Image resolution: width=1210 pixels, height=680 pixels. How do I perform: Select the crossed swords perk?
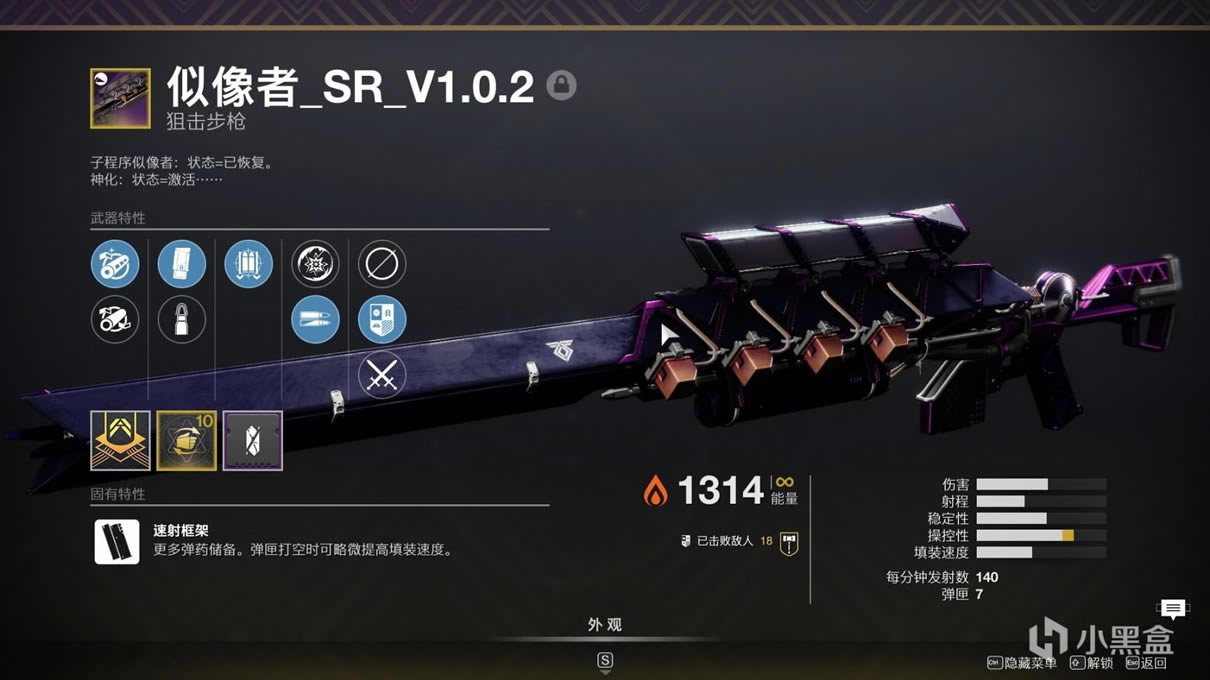coord(382,375)
